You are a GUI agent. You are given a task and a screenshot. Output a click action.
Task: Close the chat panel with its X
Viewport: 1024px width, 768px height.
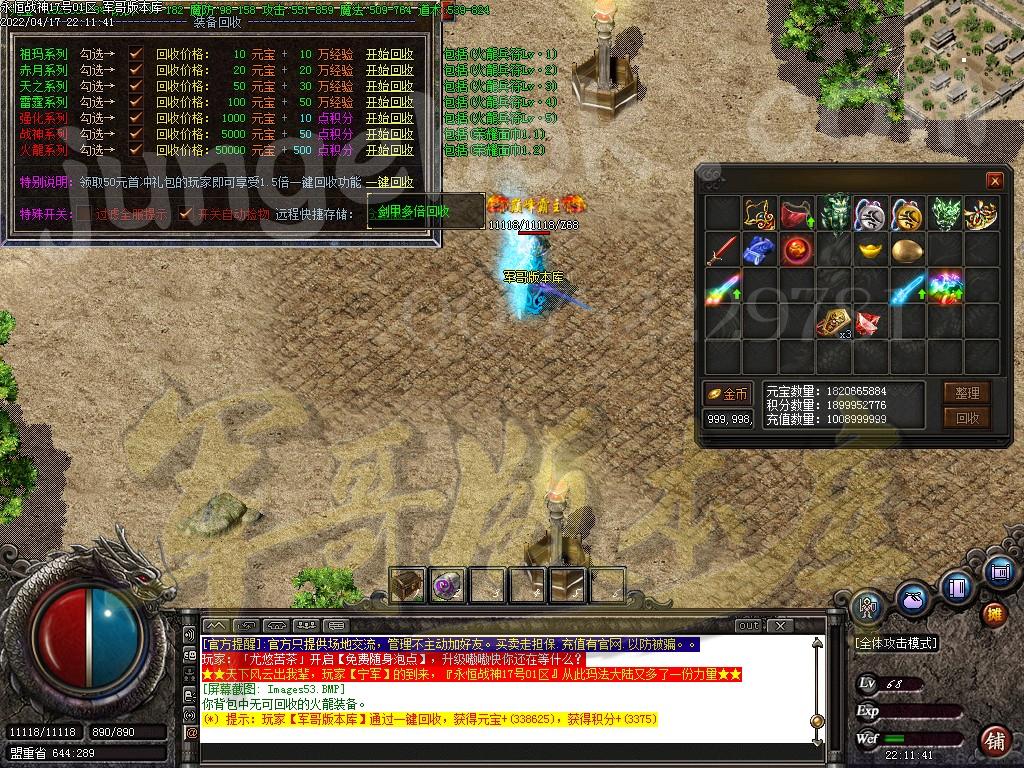pyautogui.click(x=779, y=625)
